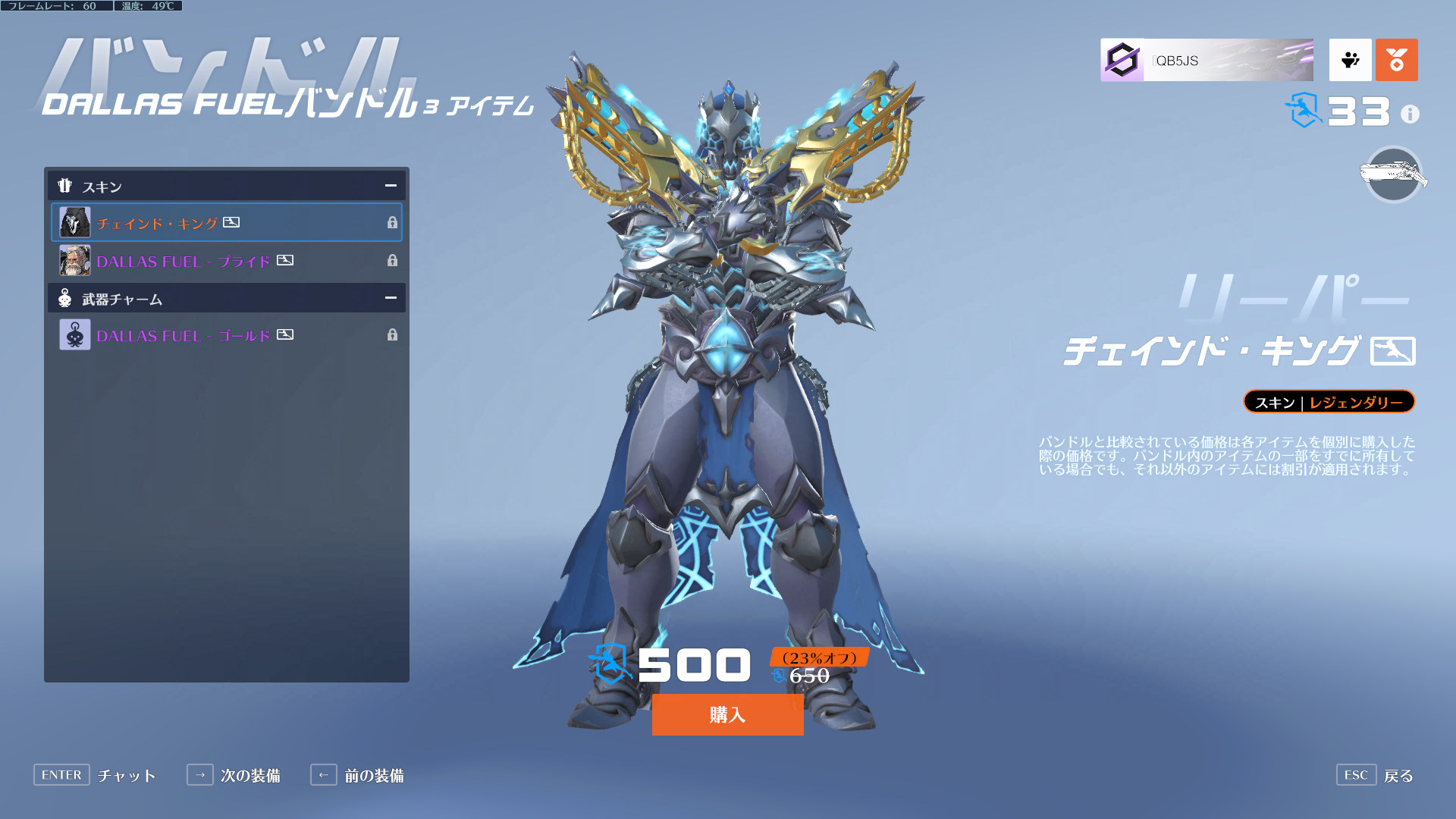1456x819 pixels.
Task: Click the orange 購入 purchase button
Action: pos(727,714)
